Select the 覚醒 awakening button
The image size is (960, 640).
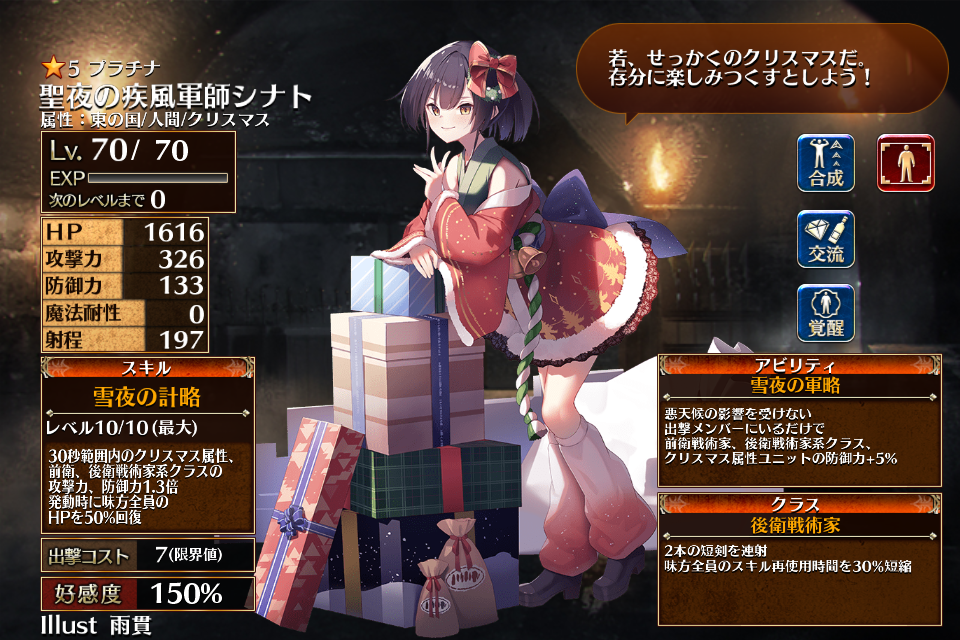pyautogui.click(x=826, y=314)
